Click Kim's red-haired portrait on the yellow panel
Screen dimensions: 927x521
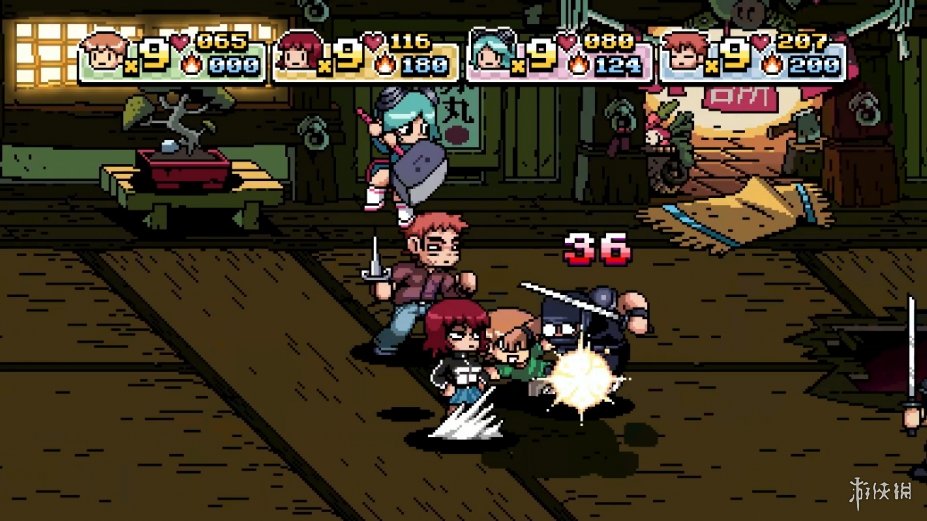click(298, 56)
